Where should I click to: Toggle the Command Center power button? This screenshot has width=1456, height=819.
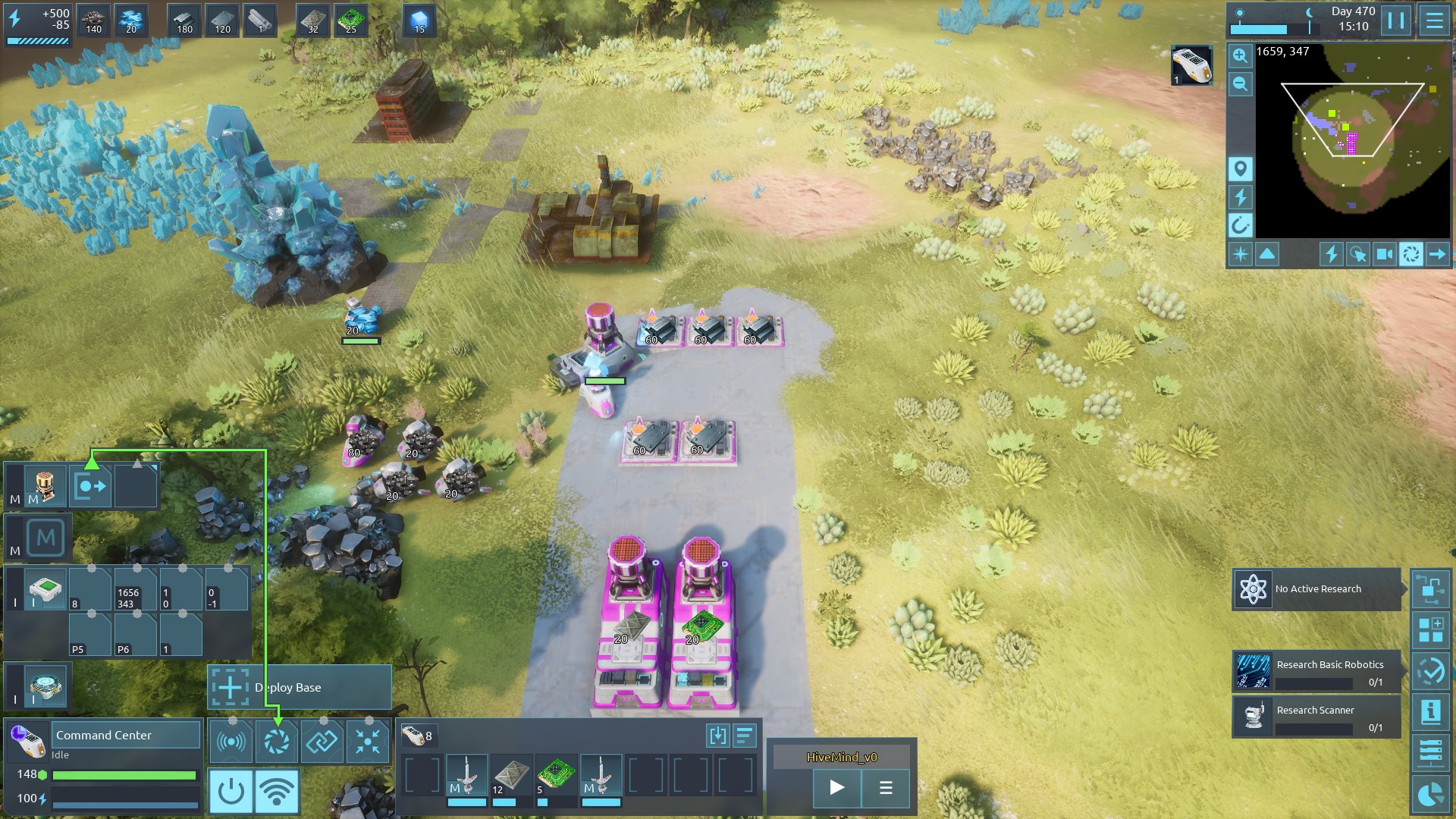pos(231,791)
